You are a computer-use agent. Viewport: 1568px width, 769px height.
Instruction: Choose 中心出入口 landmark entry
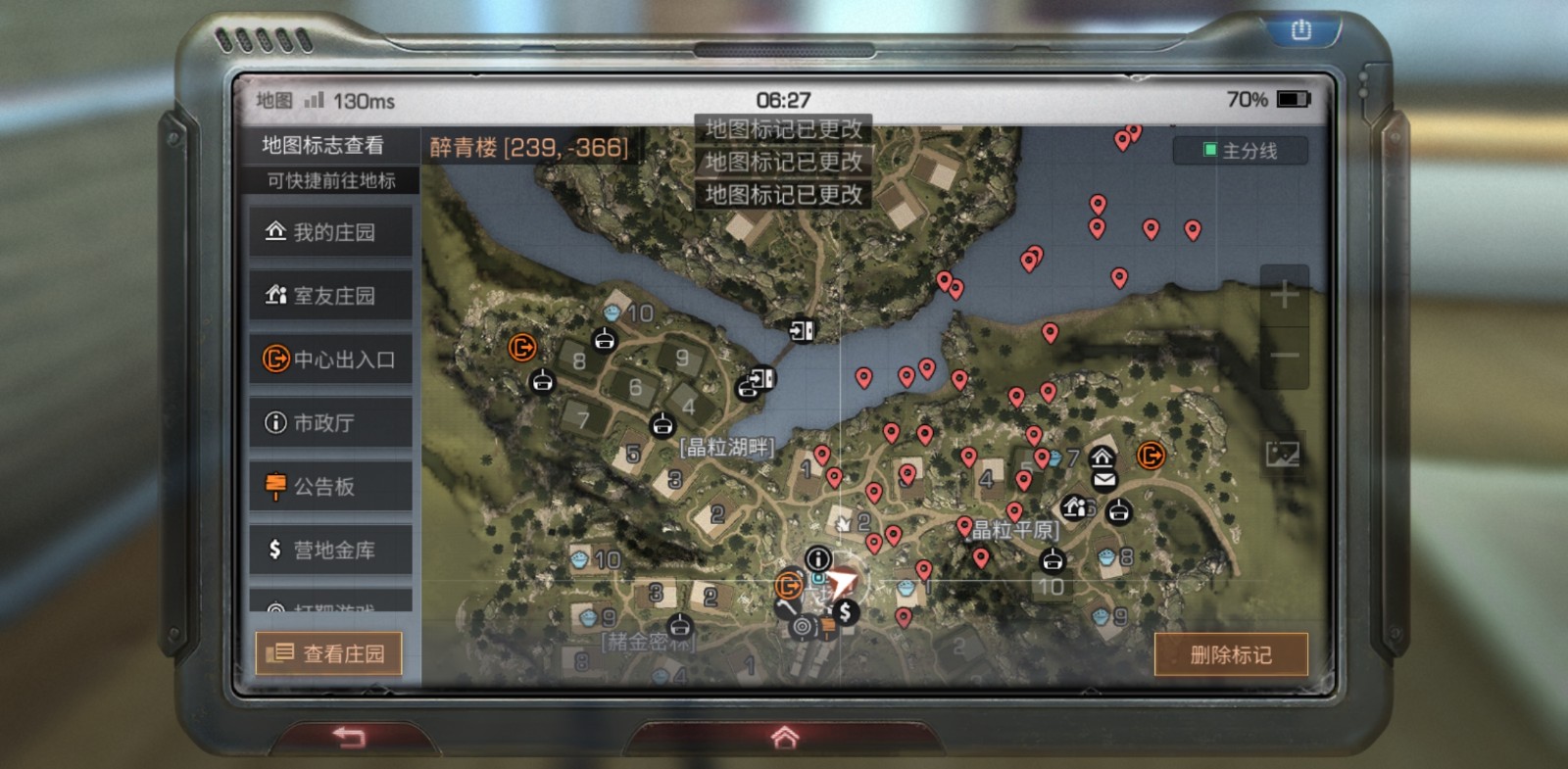pyautogui.click(x=330, y=360)
